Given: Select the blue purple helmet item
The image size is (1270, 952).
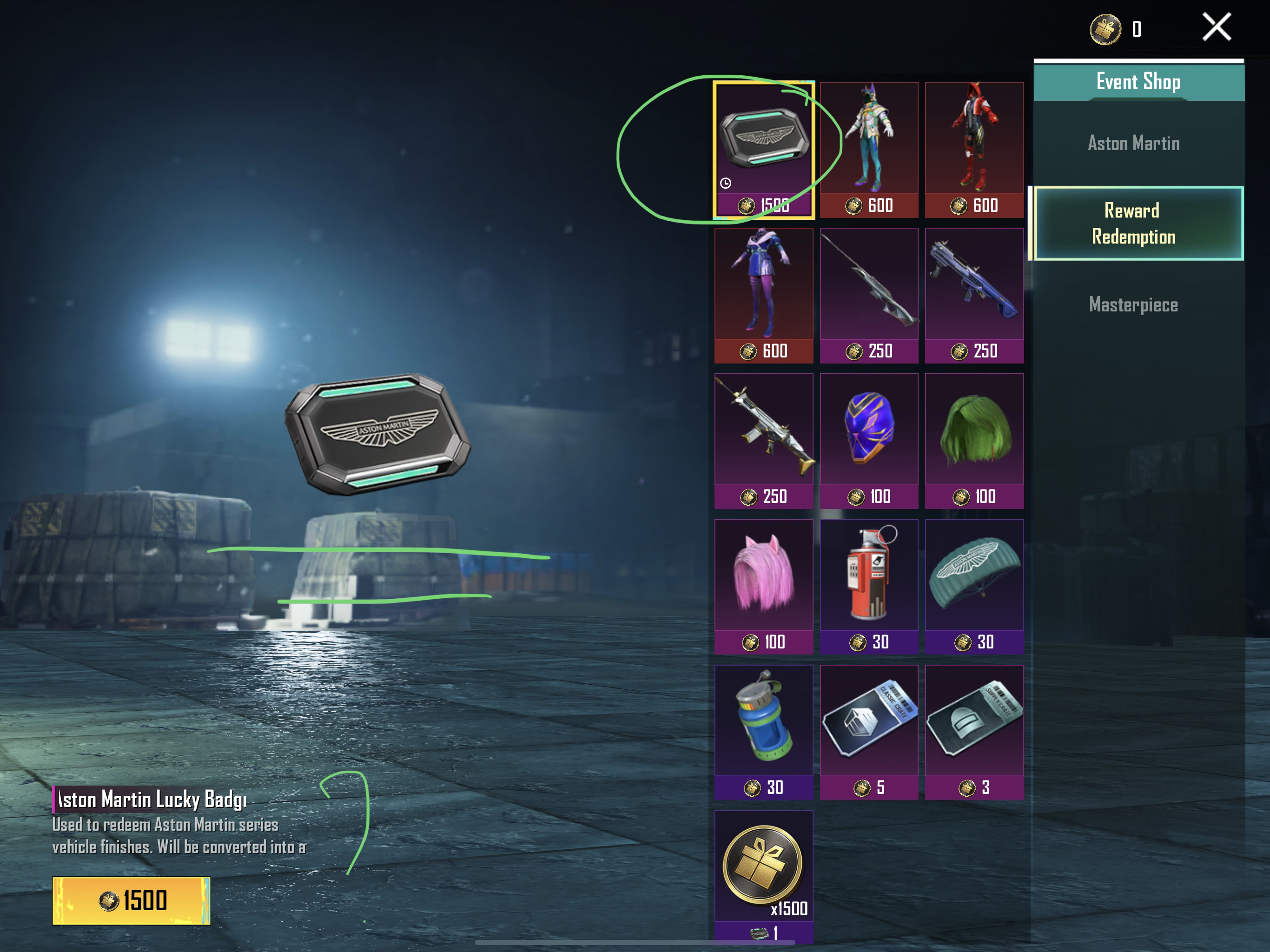Looking at the screenshot, I should click(869, 440).
